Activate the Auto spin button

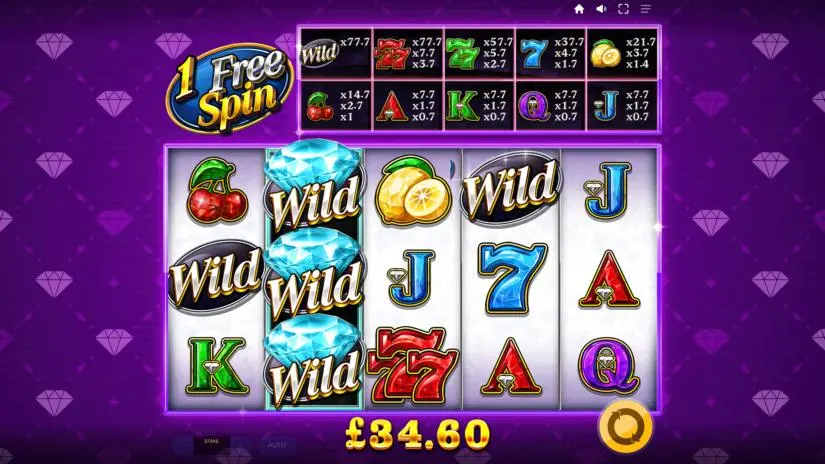275,443
